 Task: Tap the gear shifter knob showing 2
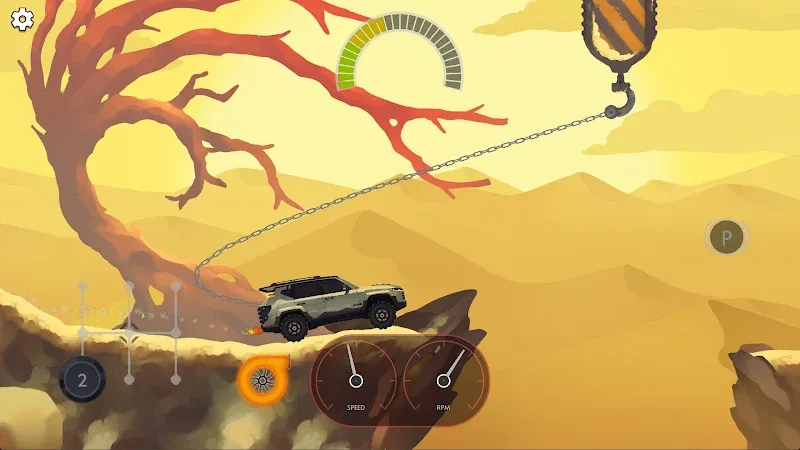click(x=82, y=379)
